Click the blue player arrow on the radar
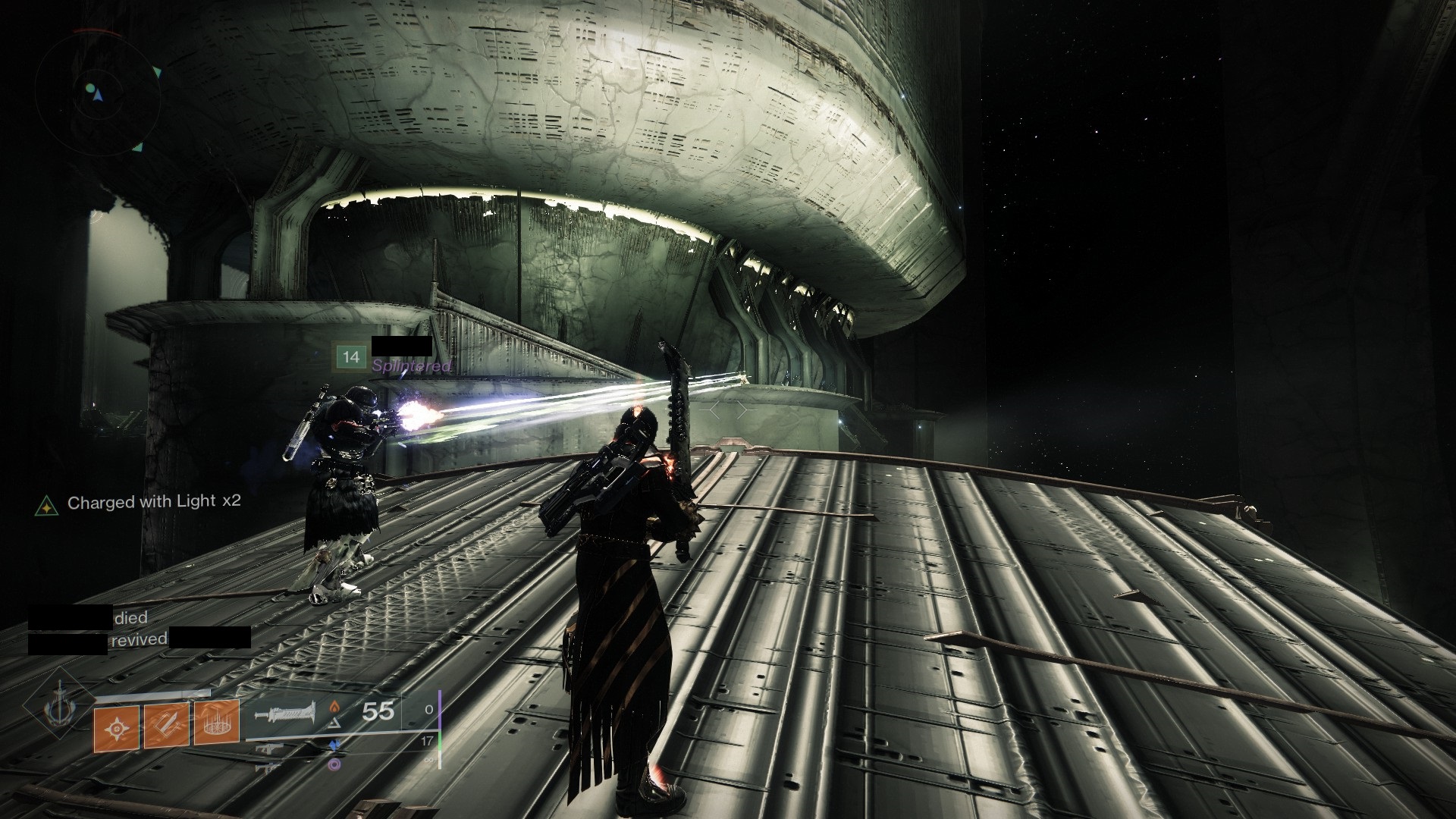 pos(97,95)
